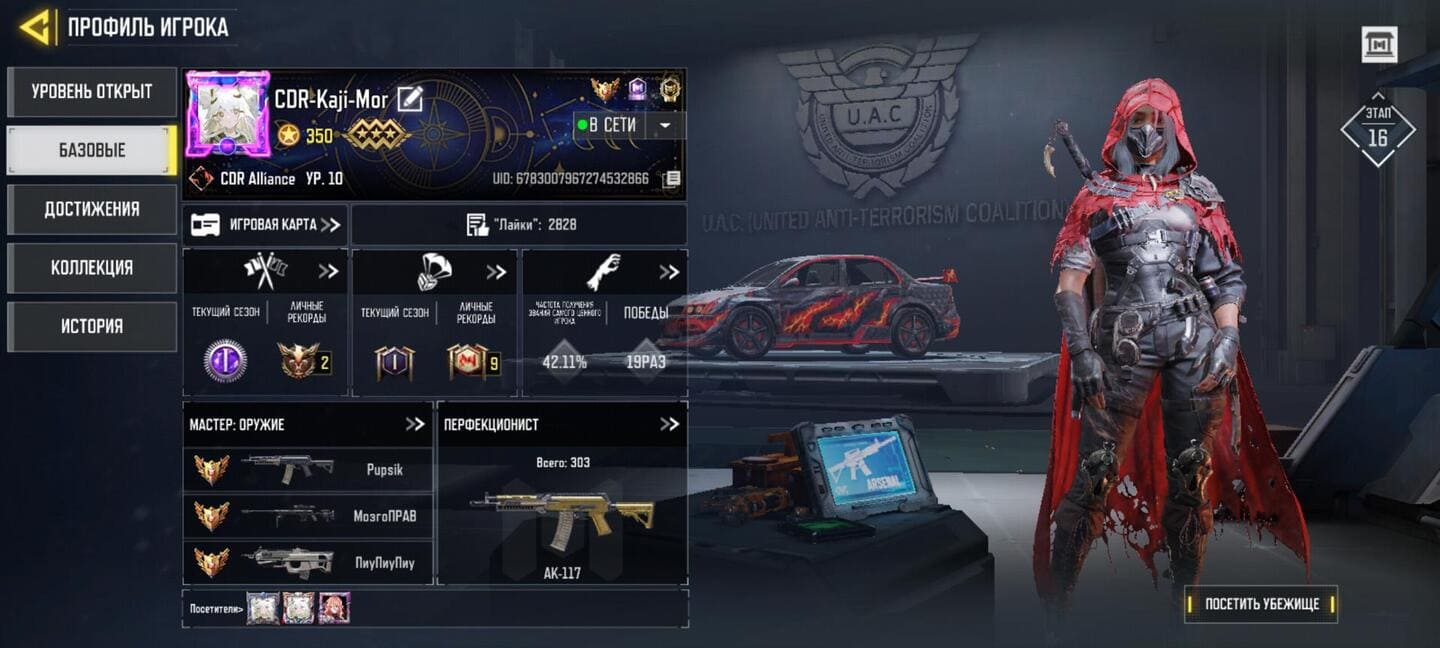Open the Игровая карта panel
The width and height of the screenshot is (1440, 648).
coord(265,225)
